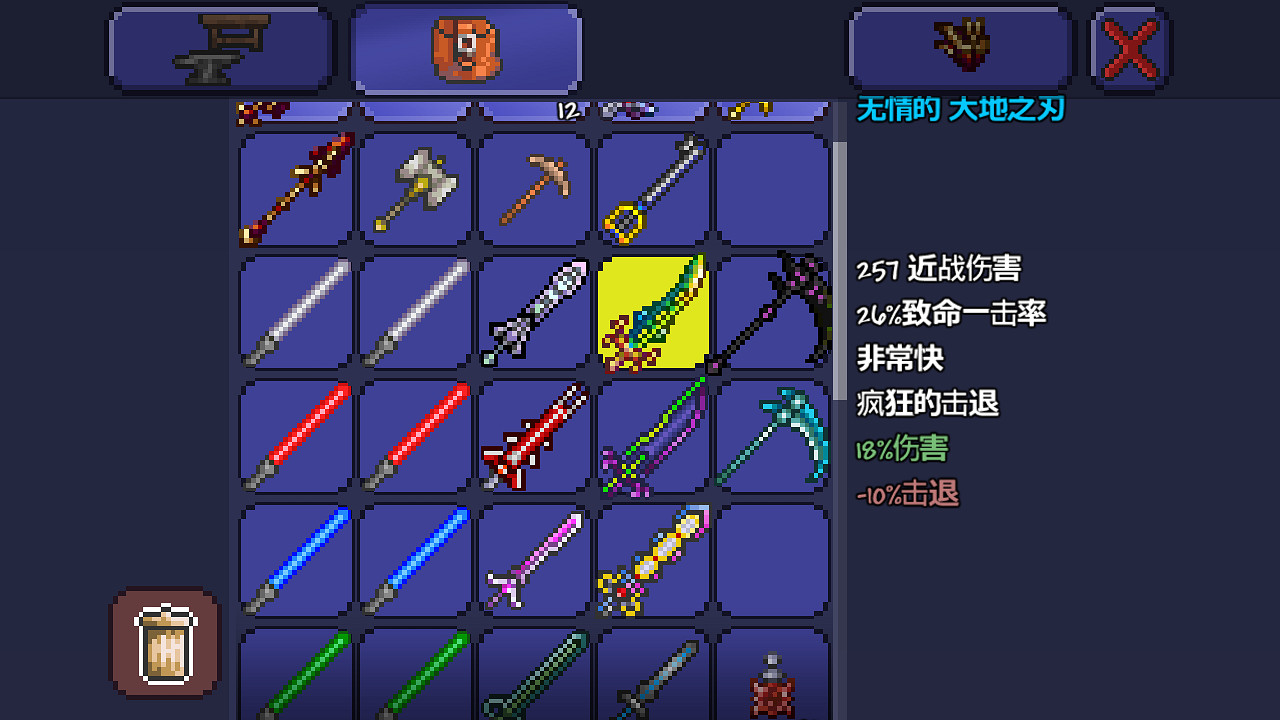Click the trash can to discard items
The height and width of the screenshot is (720, 1280).
(x=163, y=641)
